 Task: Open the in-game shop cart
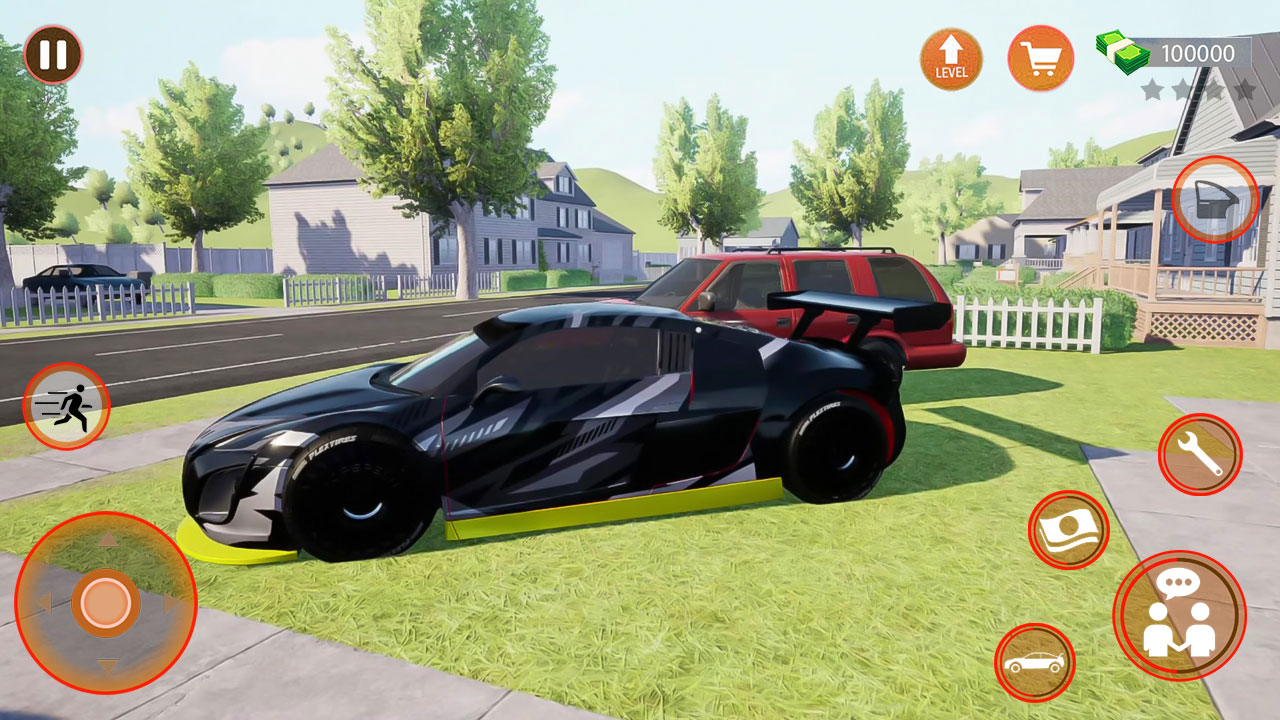click(x=1040, y=58)
